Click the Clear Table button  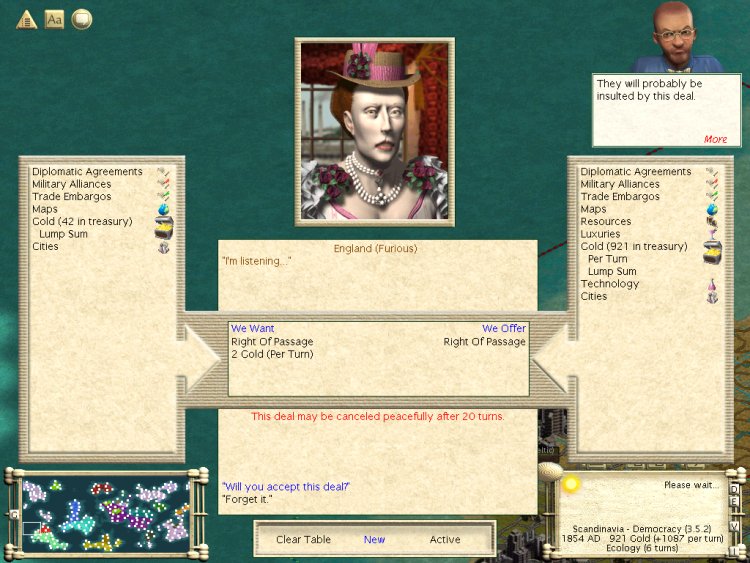tap(303, 539)
